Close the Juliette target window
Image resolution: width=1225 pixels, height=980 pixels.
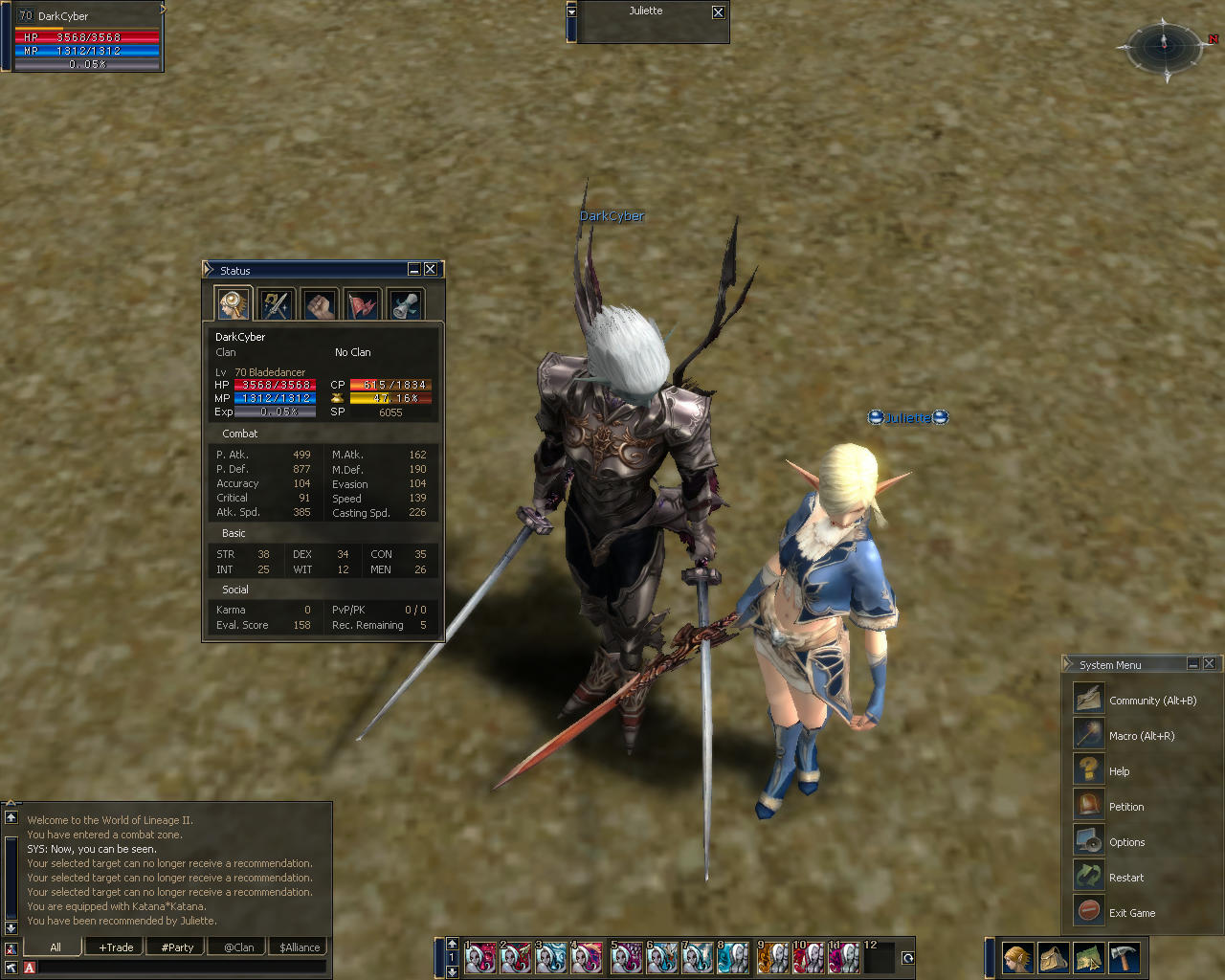pos(719,12)
